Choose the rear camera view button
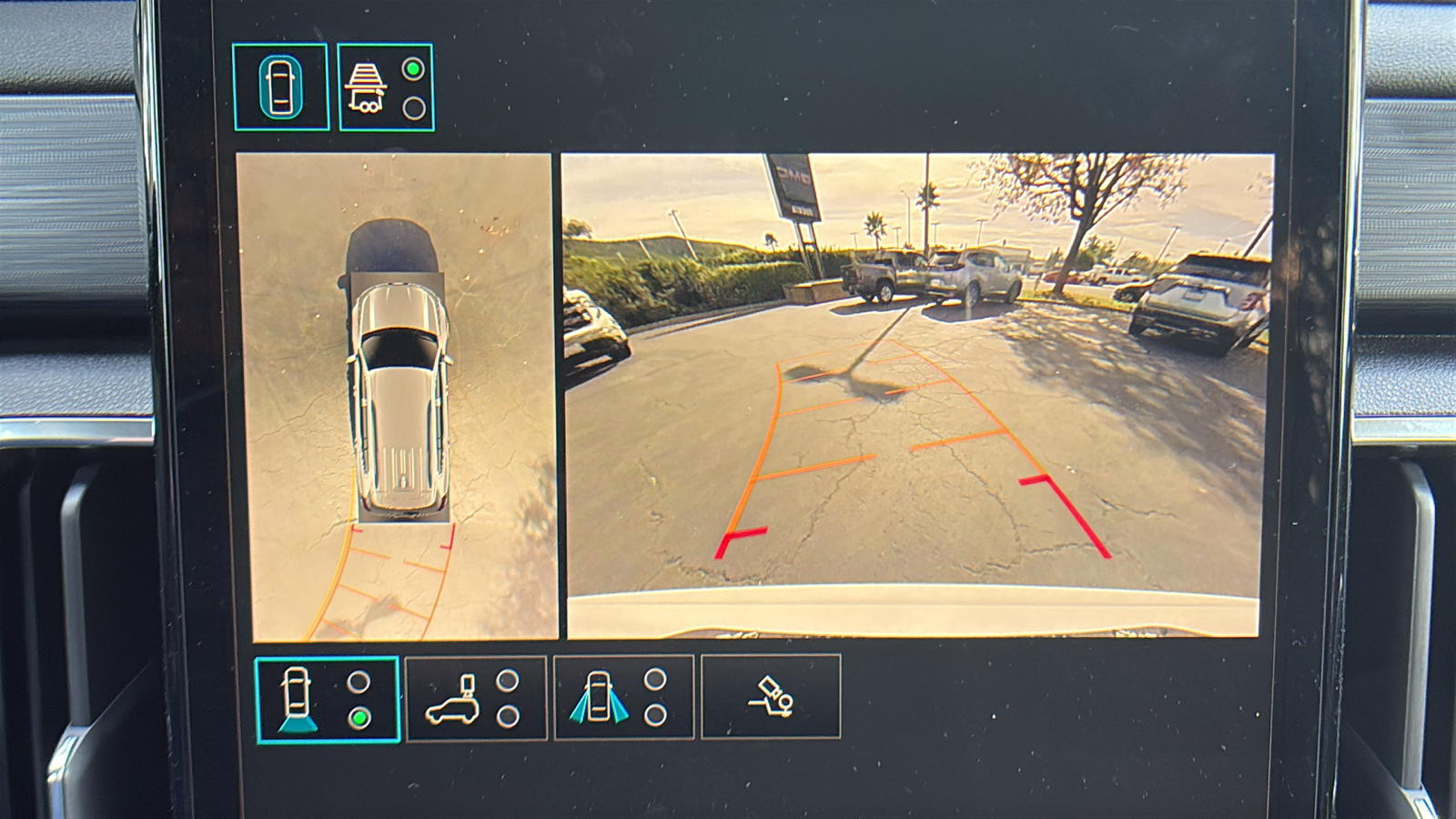The height and width of the screenshot is (819, 1456). click(x=327, y=699)
